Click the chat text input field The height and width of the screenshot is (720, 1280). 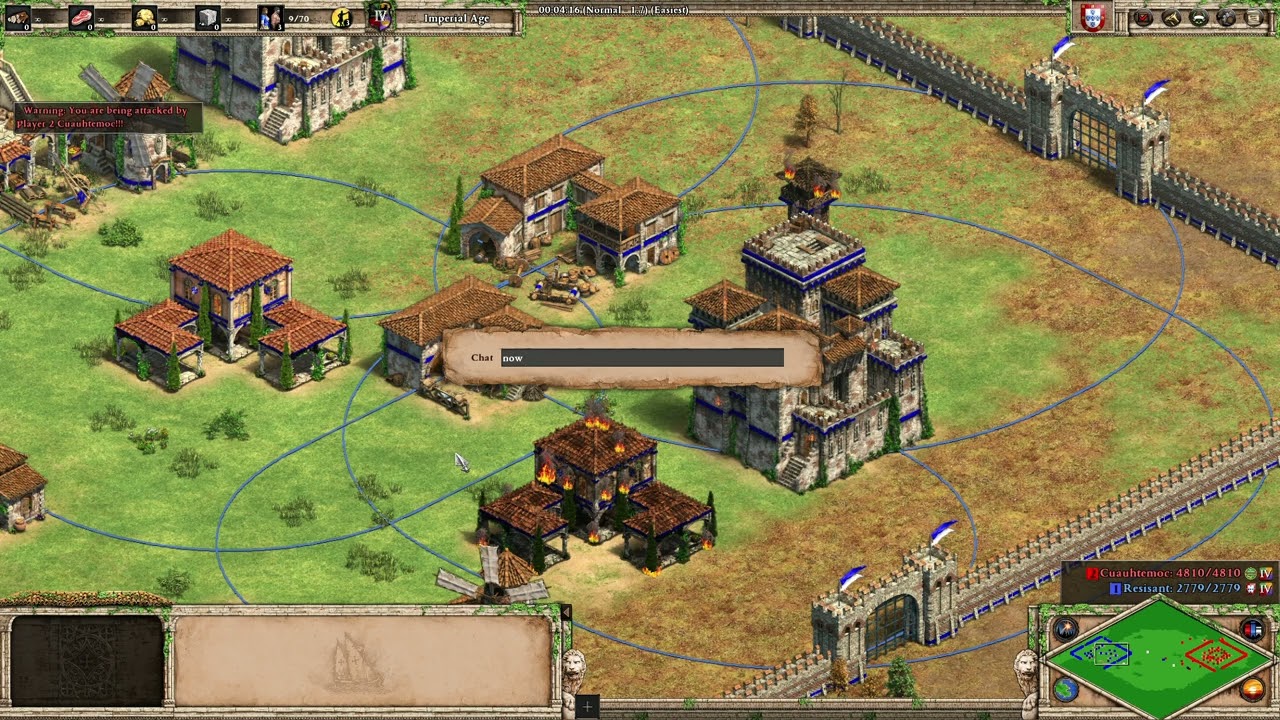641,358
